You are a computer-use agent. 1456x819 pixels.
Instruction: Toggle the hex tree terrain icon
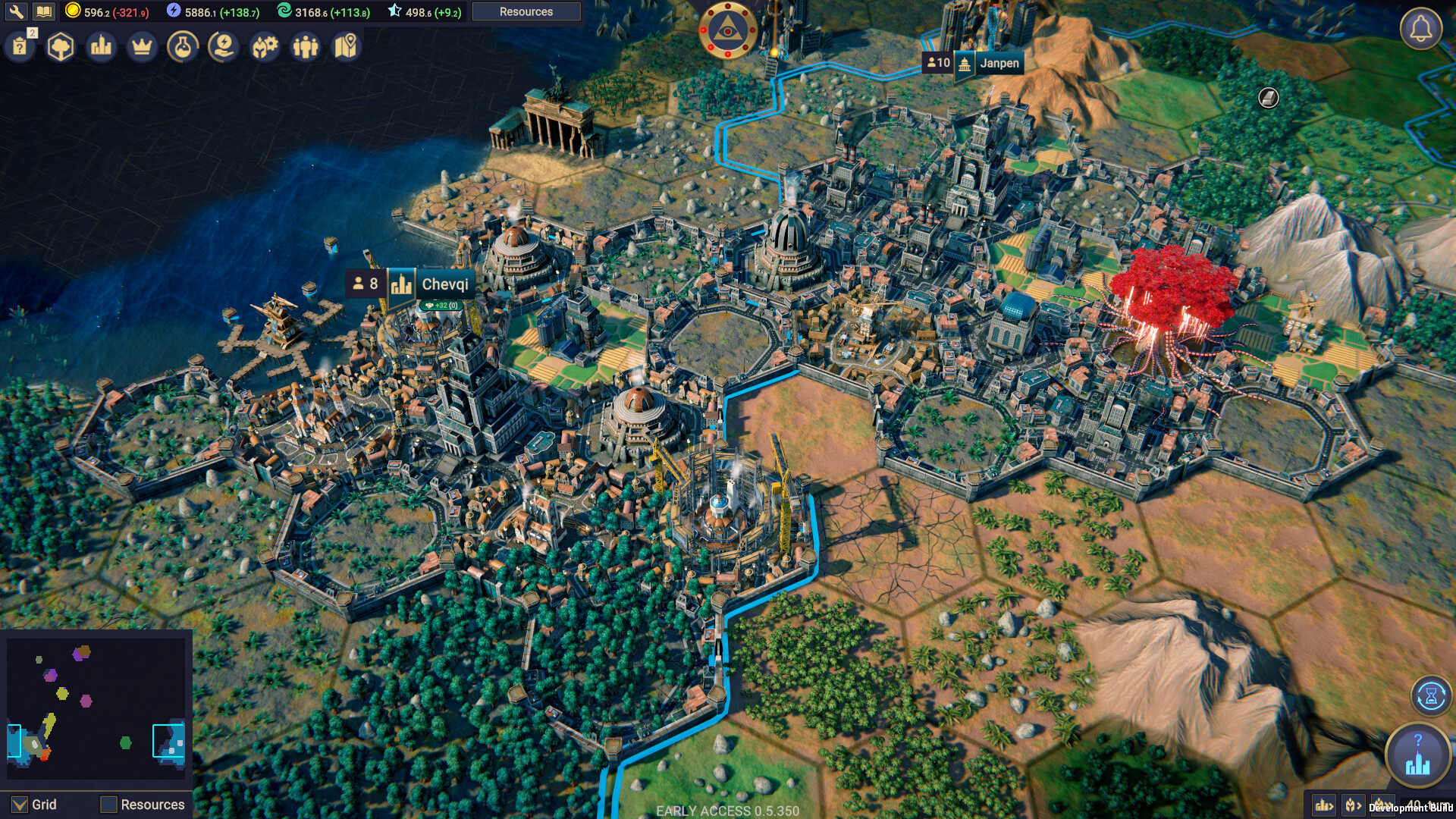(x=61, y=45)
